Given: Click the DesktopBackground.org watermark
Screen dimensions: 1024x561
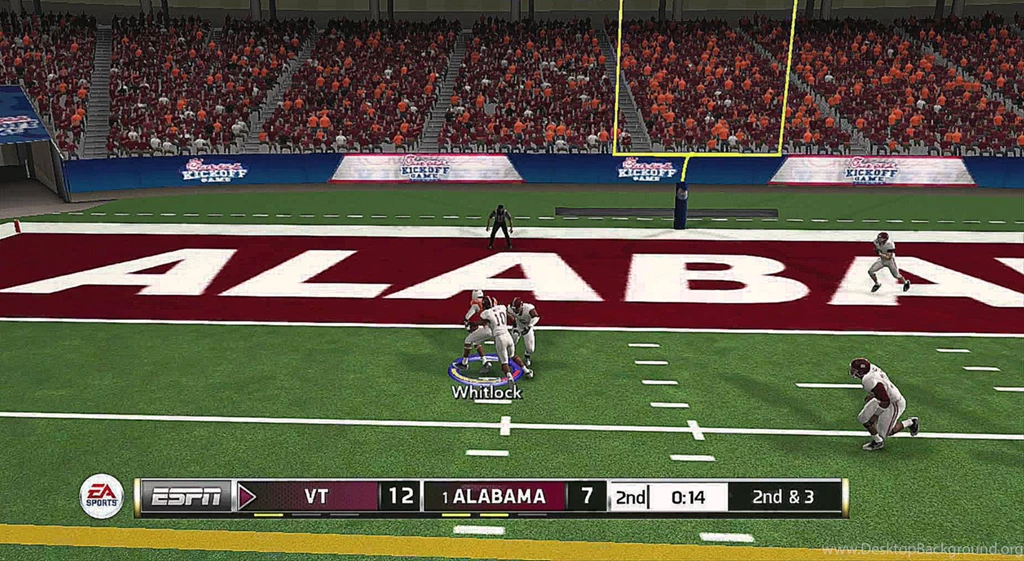Looking at the screenshot, I should (x=921, y=549).
